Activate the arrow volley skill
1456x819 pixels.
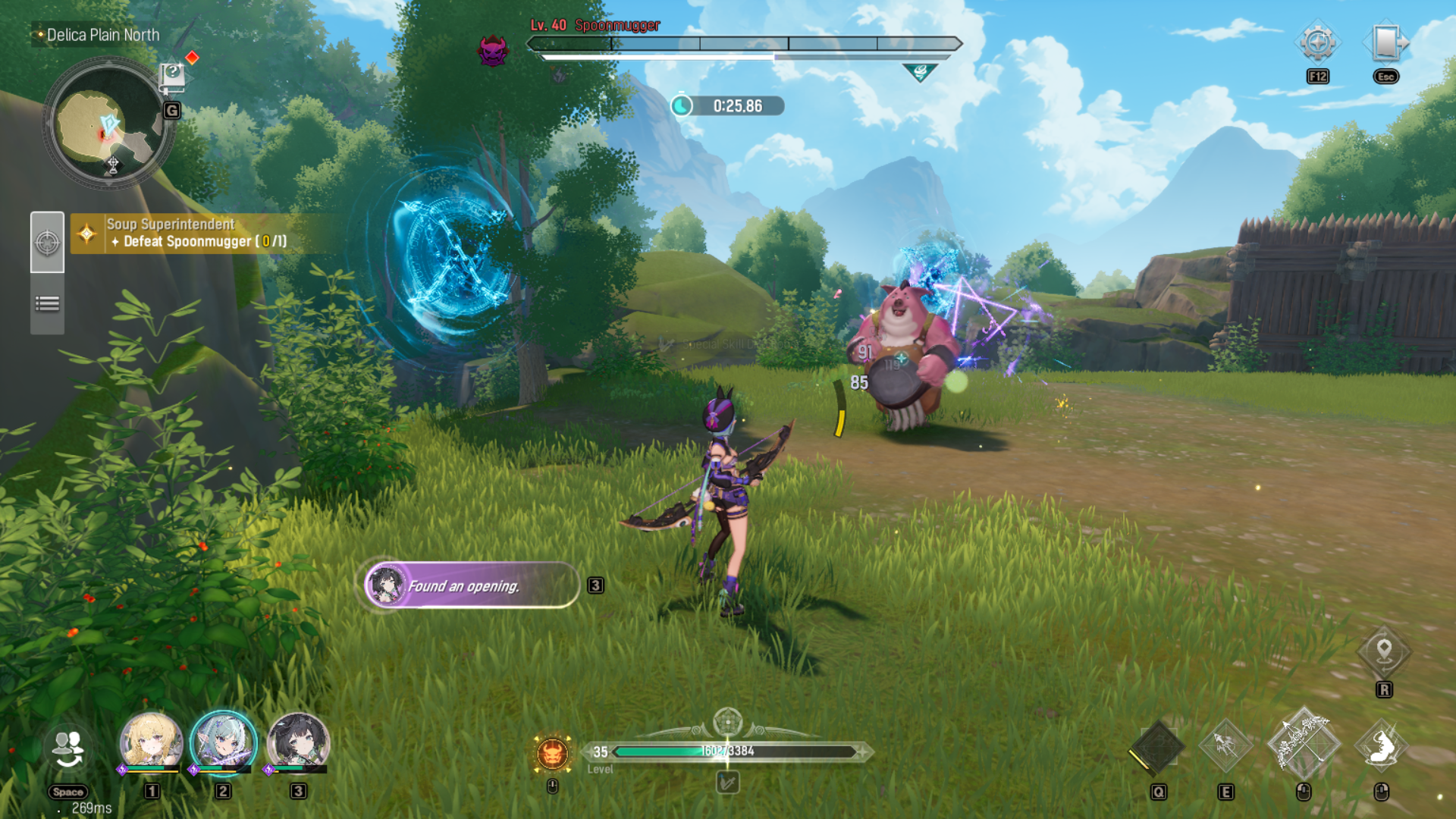(1225, 746)
